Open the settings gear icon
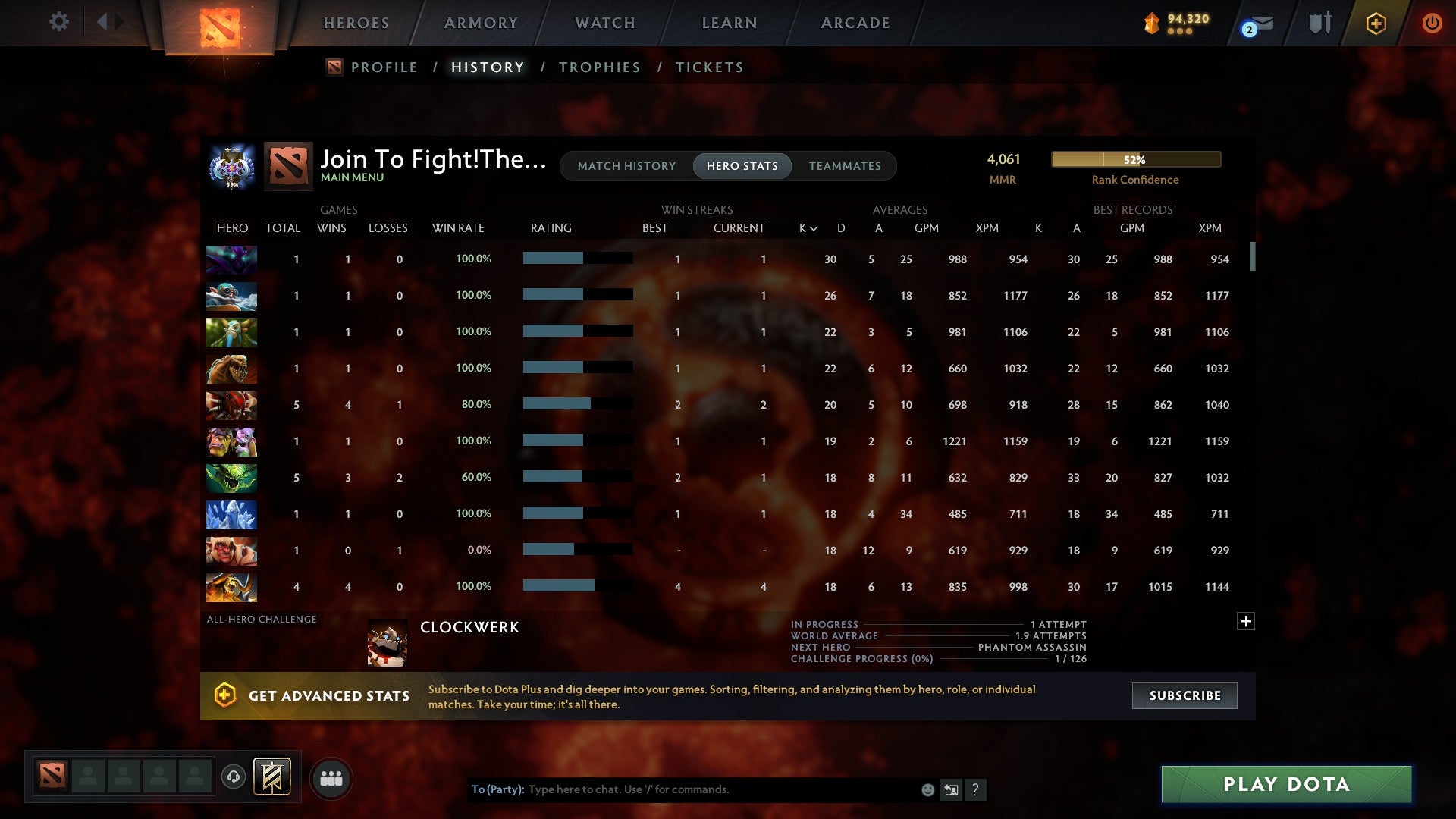Image resolution: width=1456 pixels, height=819 pixels. [x=58, y=22]
